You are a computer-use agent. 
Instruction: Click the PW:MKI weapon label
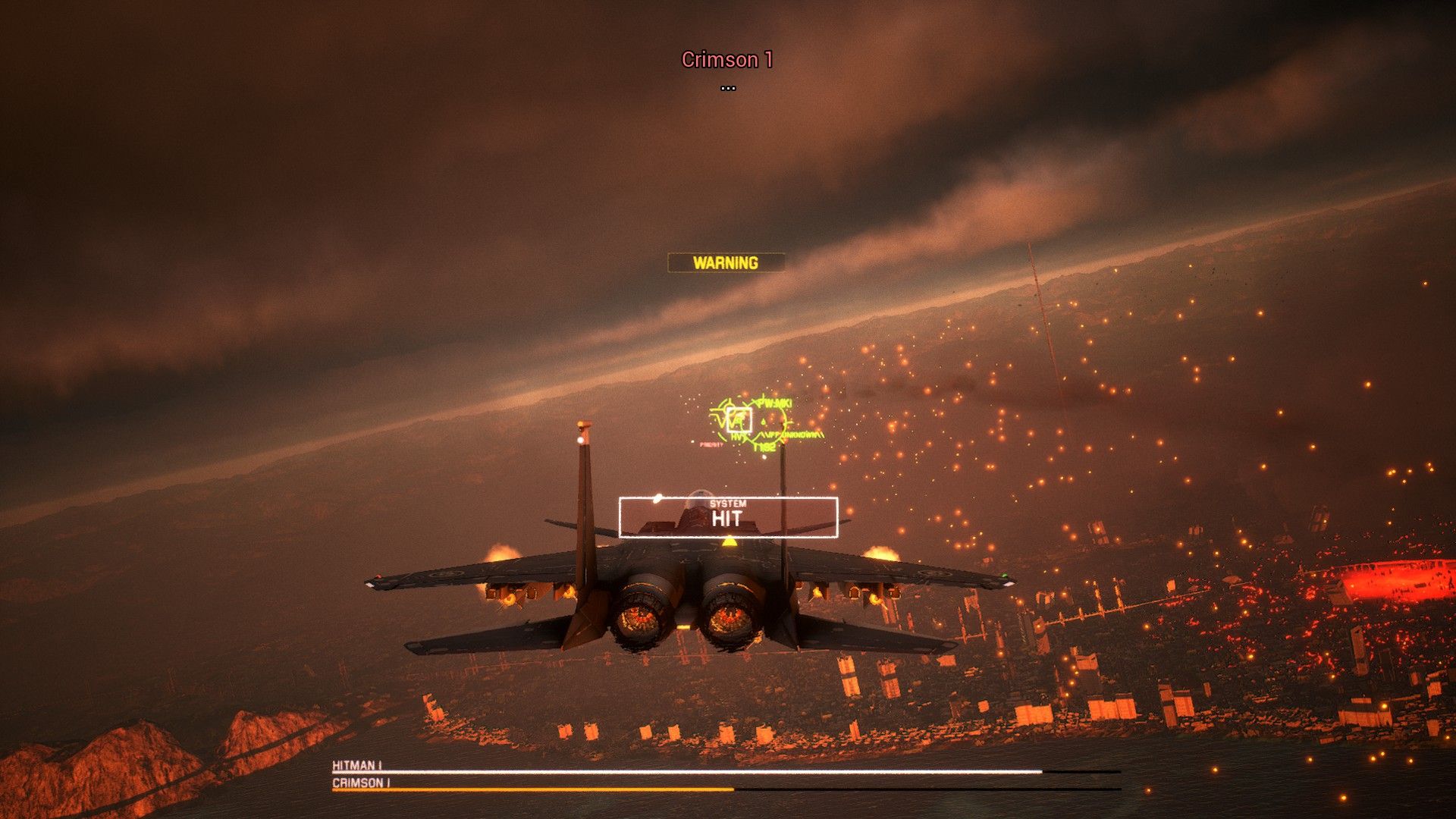tap(775, 403)
